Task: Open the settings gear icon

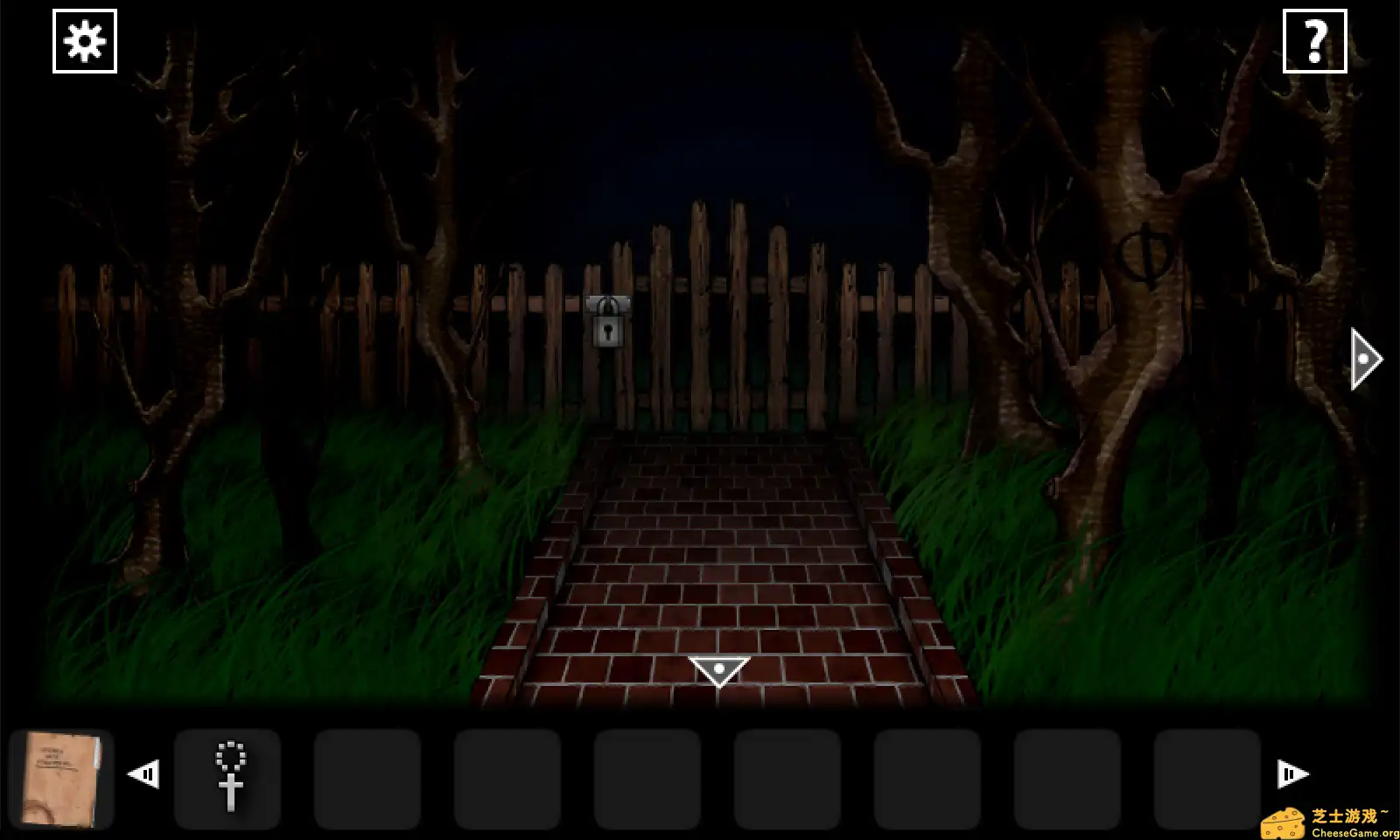Action: pos(84,40)
